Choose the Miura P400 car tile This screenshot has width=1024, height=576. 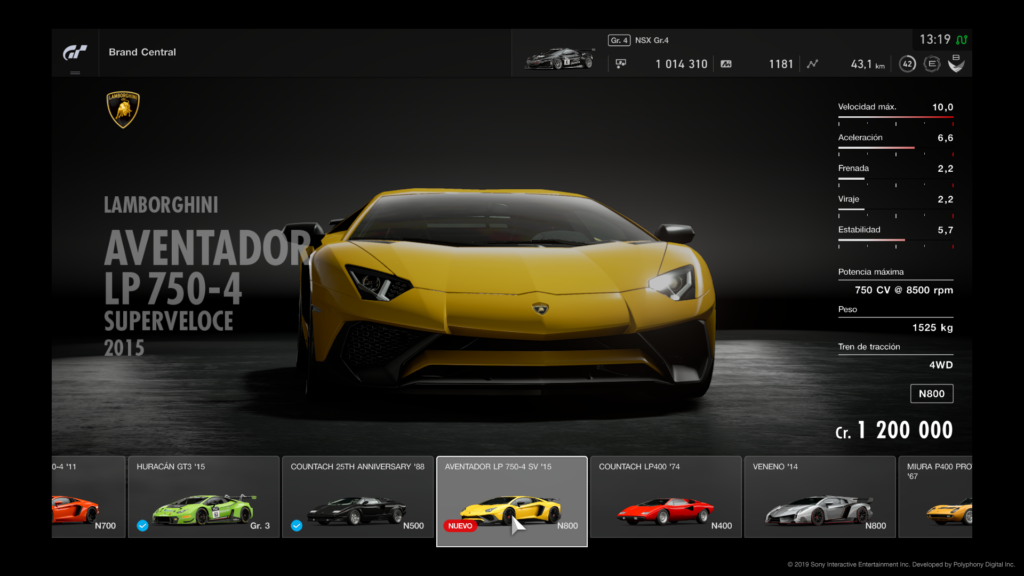tap(936, 497)
